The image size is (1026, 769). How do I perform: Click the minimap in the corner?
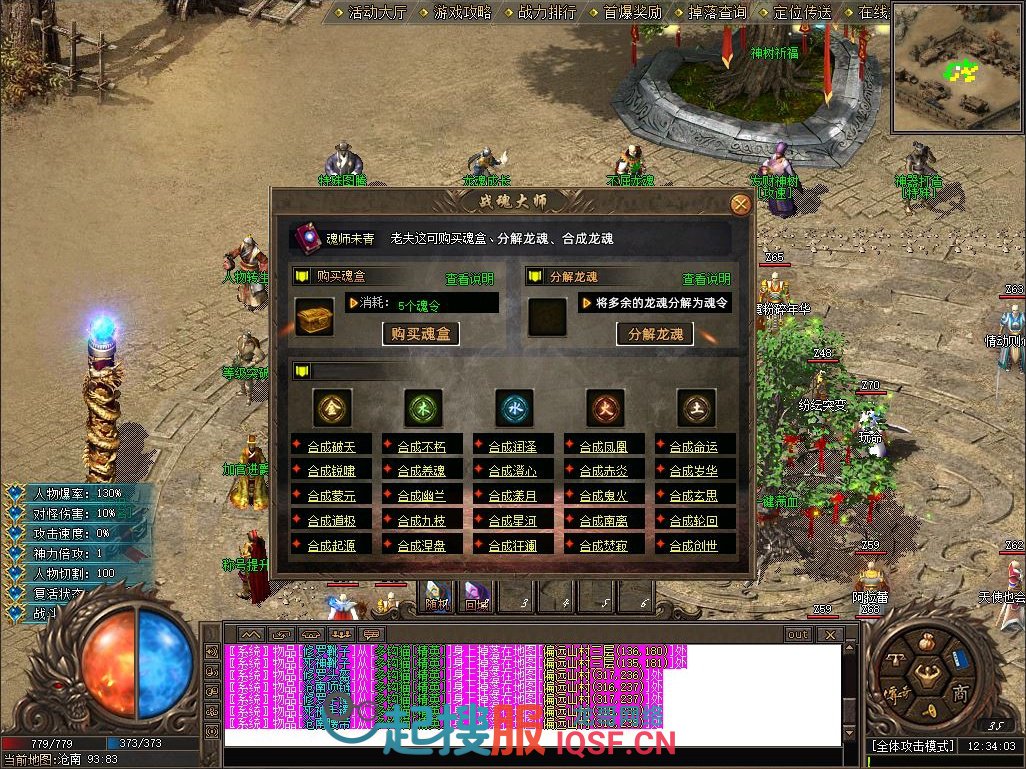pyautogui.click(x=957, y=67)
